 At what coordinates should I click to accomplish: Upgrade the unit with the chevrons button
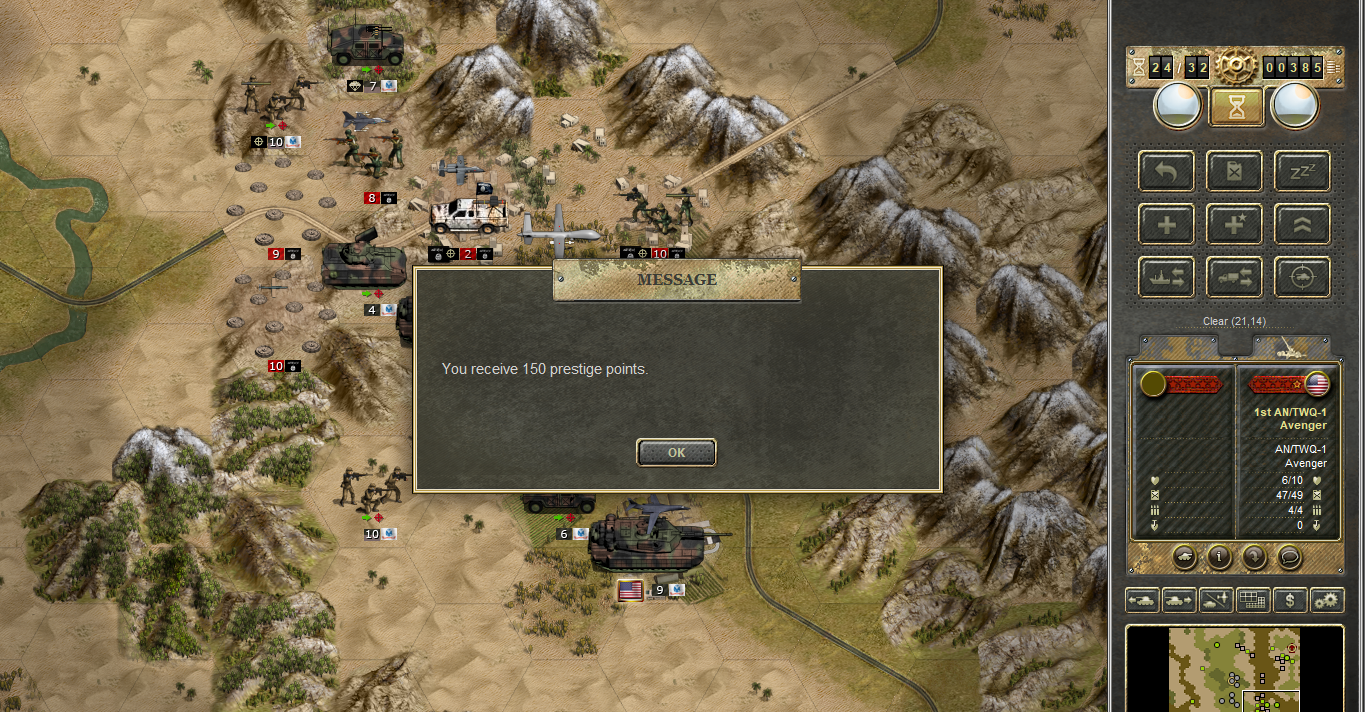(x=1302, y=224)
